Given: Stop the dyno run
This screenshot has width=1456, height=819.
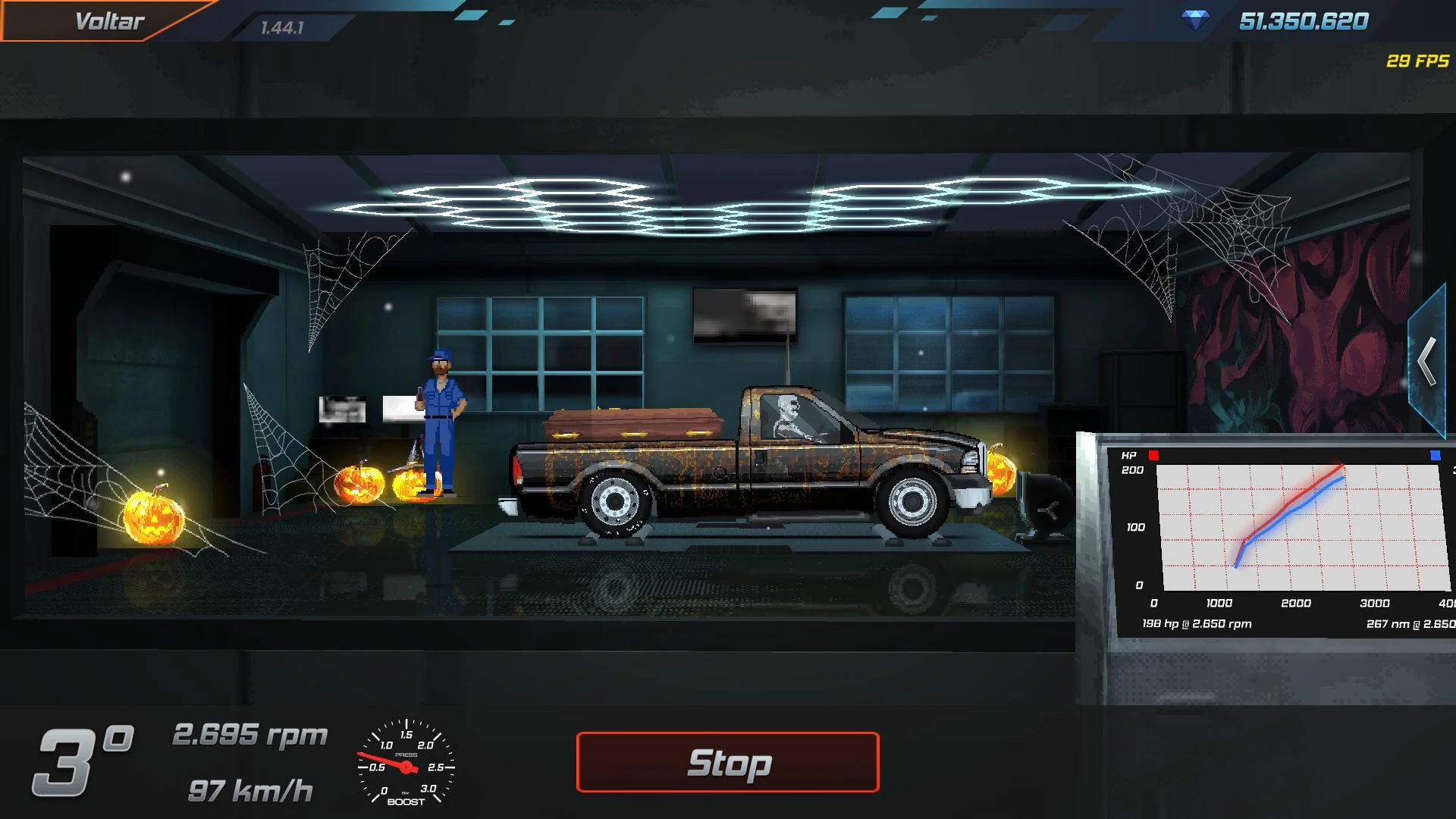Looking at the screenshot, I should tap(727, 762).
